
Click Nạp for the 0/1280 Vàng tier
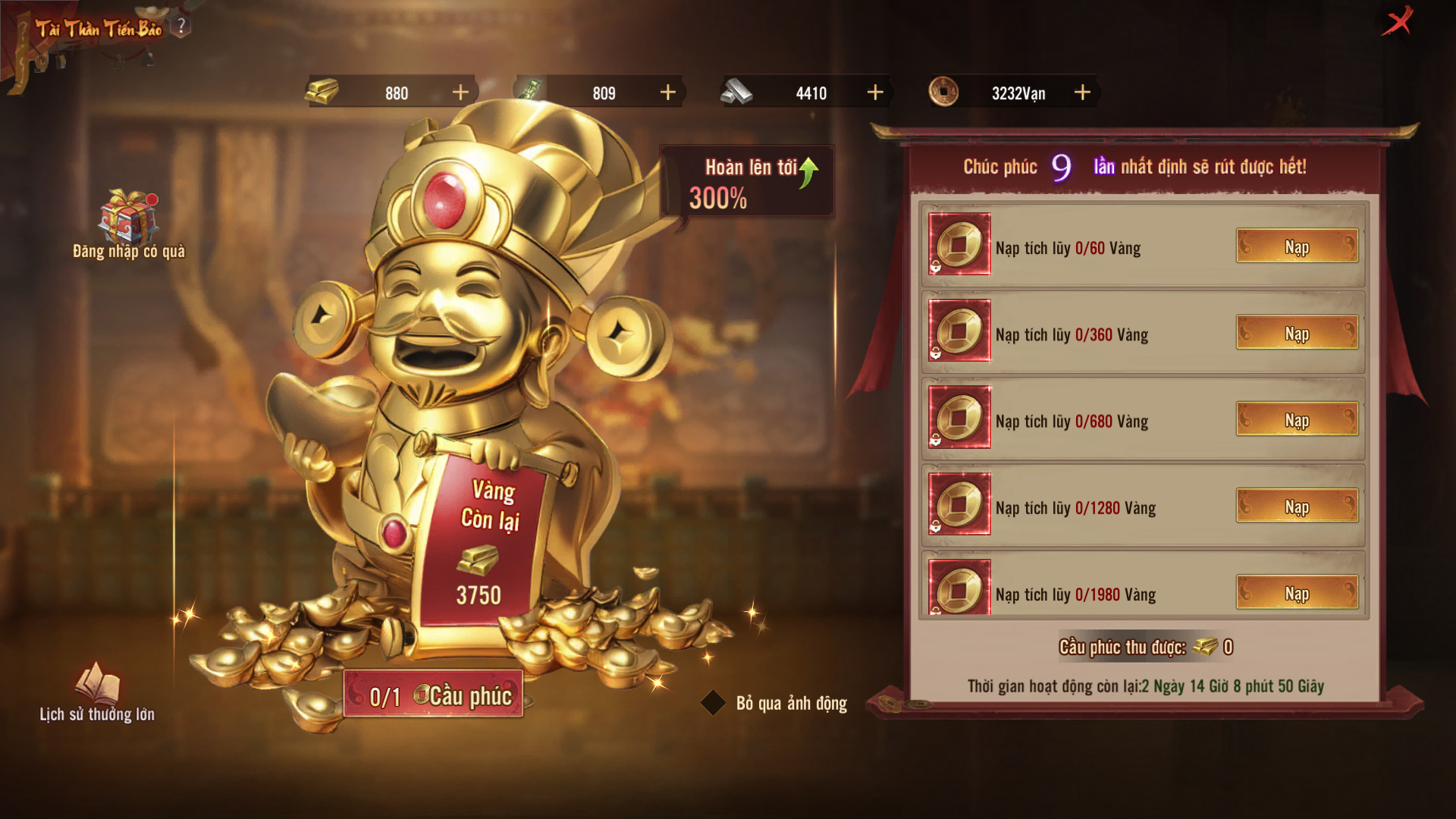coord(1297,506)
